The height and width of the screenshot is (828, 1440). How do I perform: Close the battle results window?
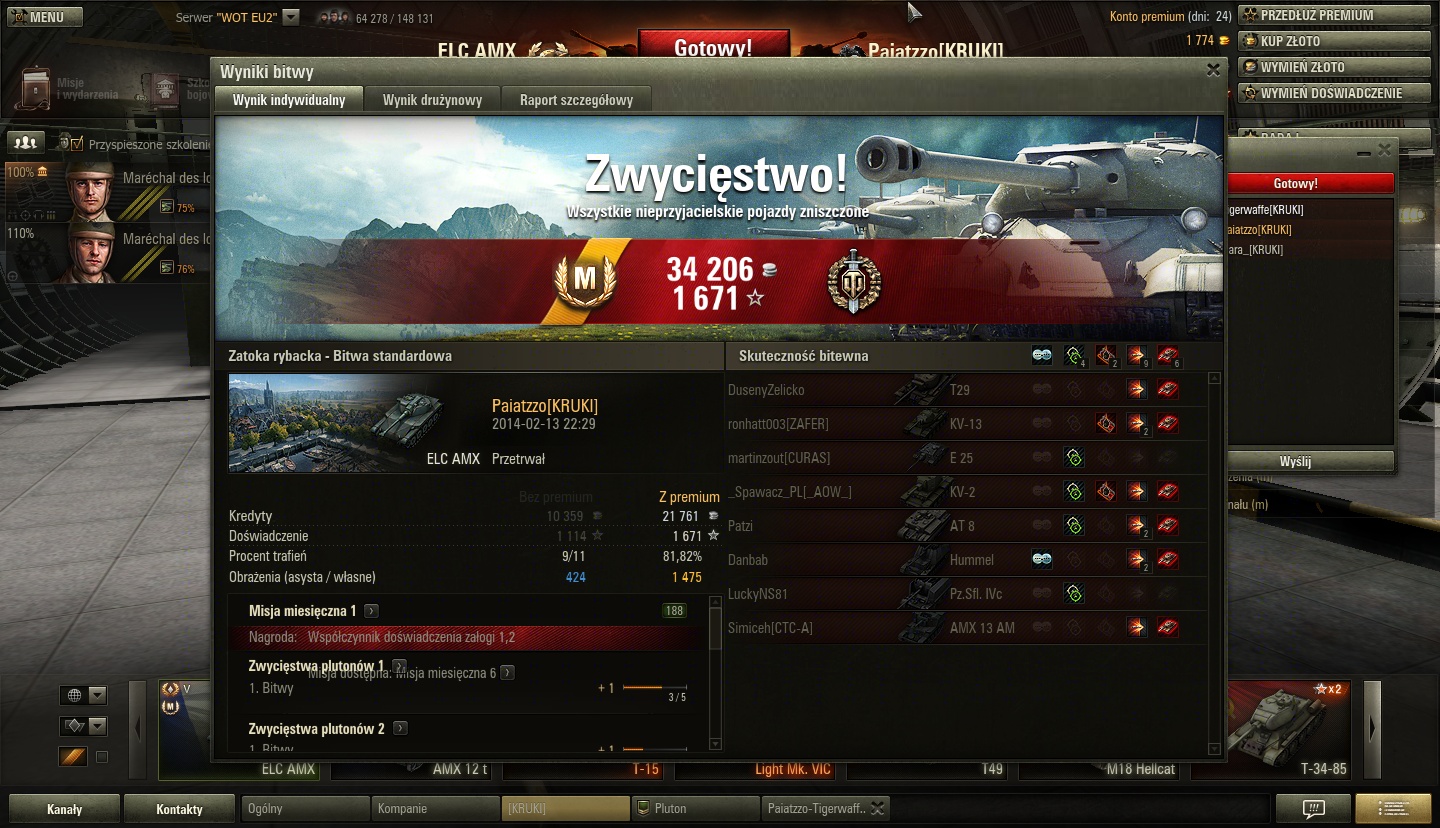(x=1213, y=70)
